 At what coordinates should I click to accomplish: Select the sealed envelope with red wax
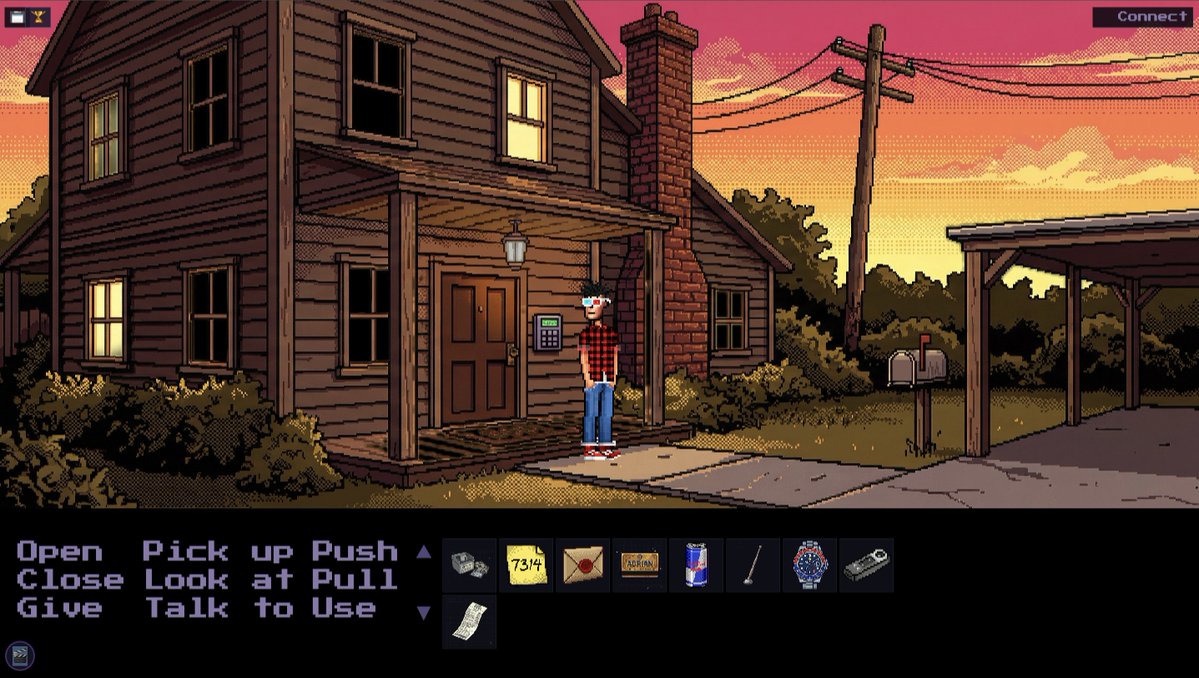click(x=583, y=565)
